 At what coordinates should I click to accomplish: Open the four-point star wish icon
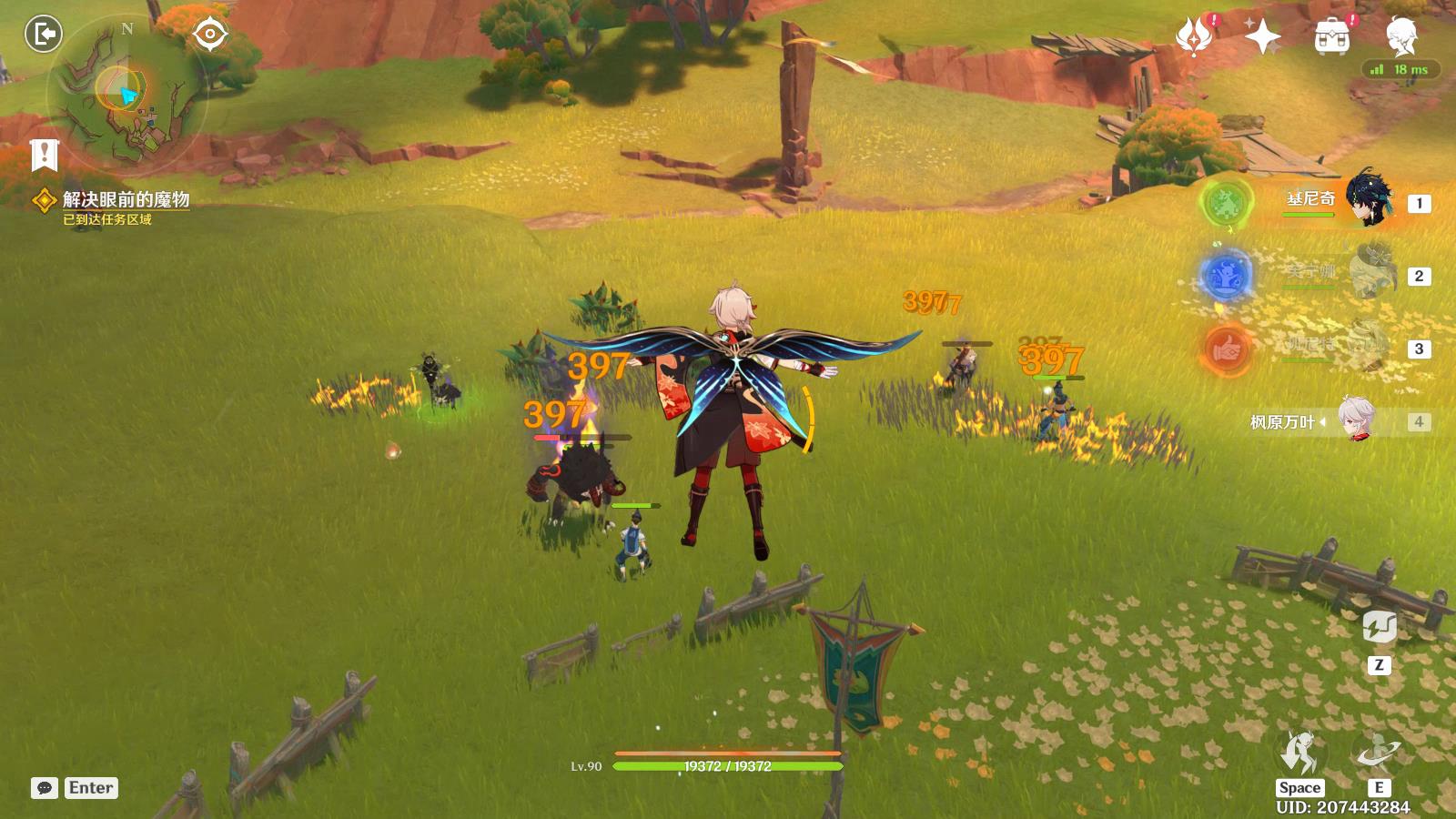pyautogui.click(x=1262, y=36)
